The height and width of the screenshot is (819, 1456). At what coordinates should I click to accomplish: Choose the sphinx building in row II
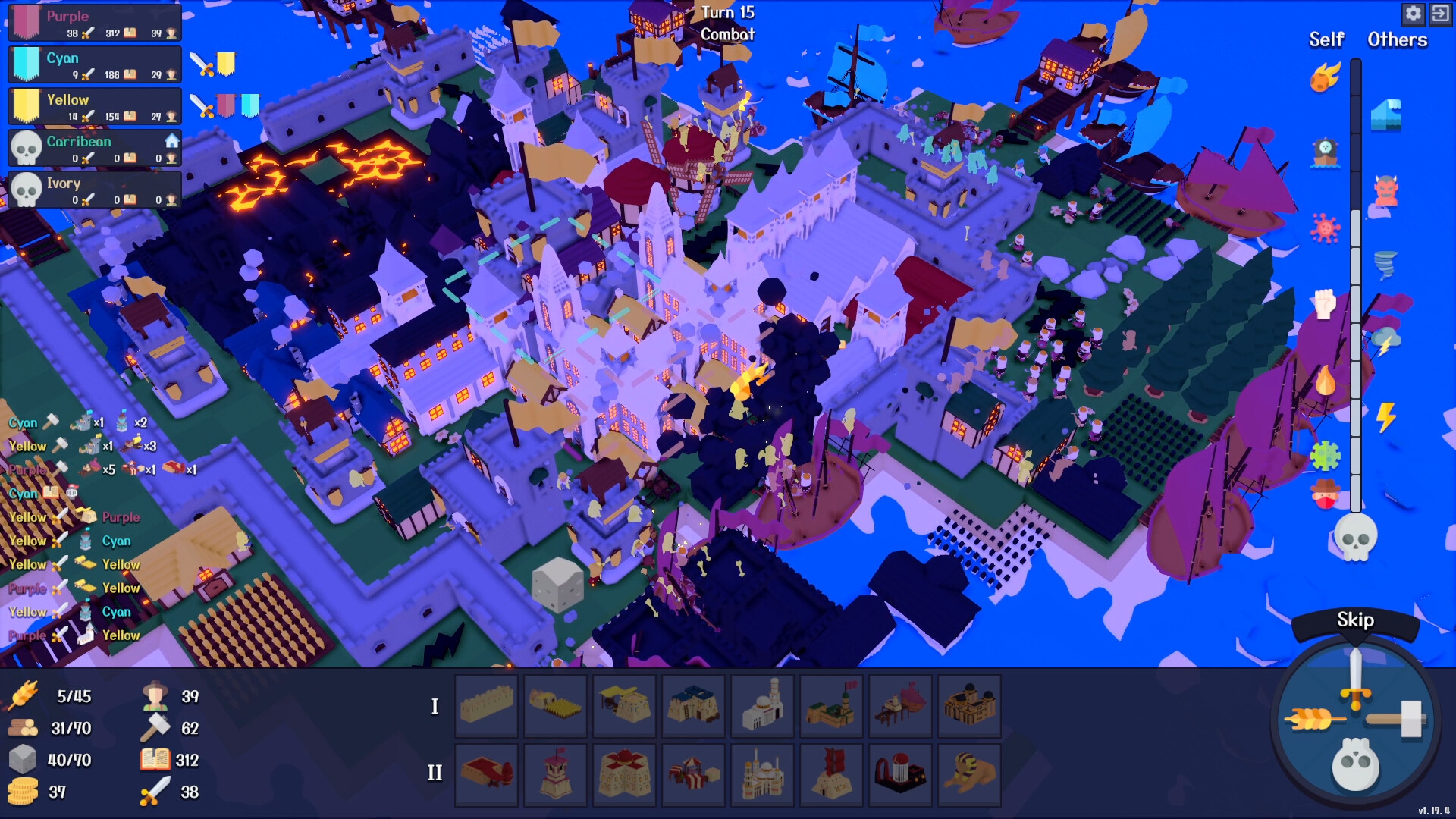coord(970,774)
